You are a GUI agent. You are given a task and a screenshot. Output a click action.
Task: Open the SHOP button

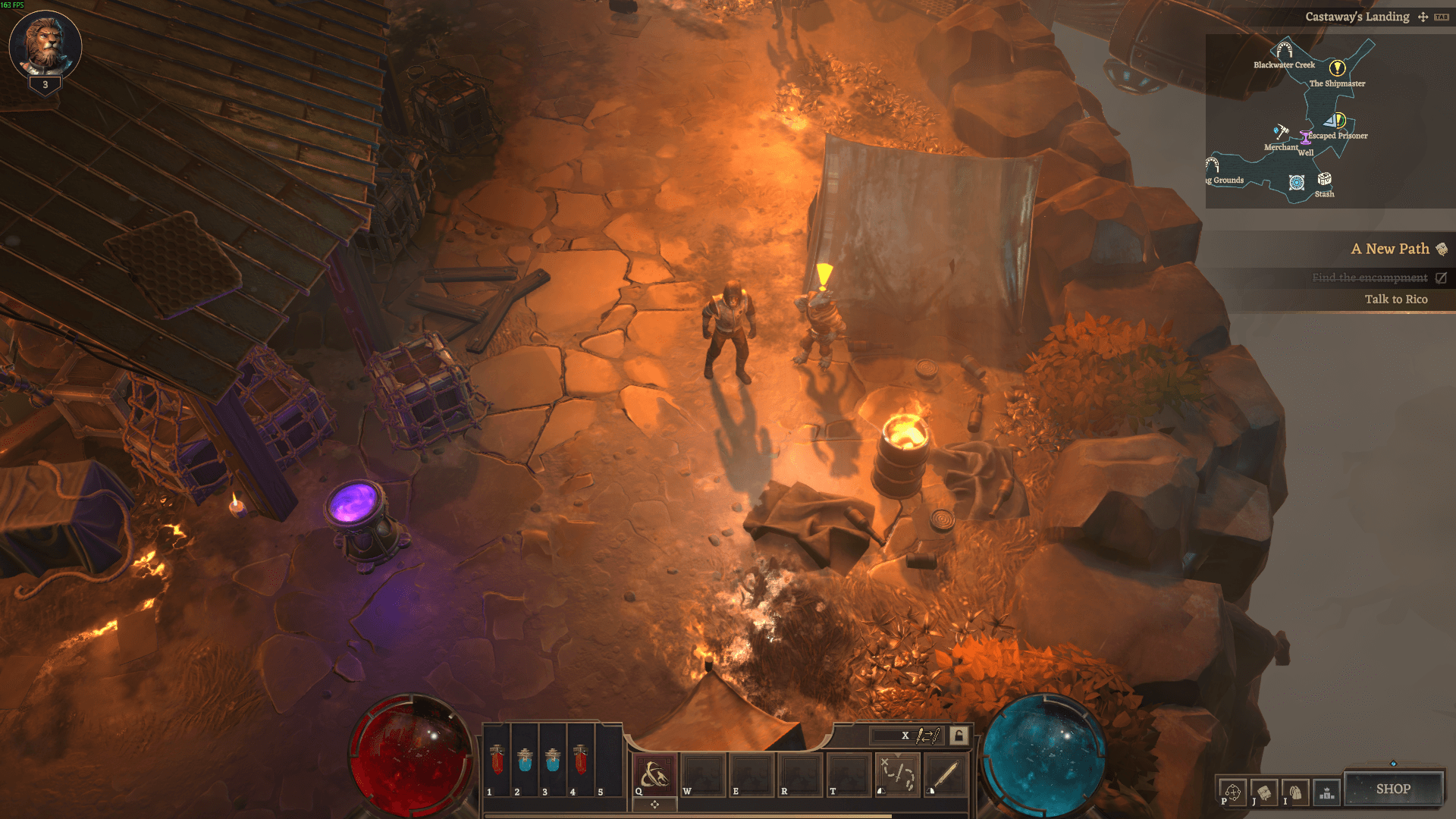(1393, 789)
